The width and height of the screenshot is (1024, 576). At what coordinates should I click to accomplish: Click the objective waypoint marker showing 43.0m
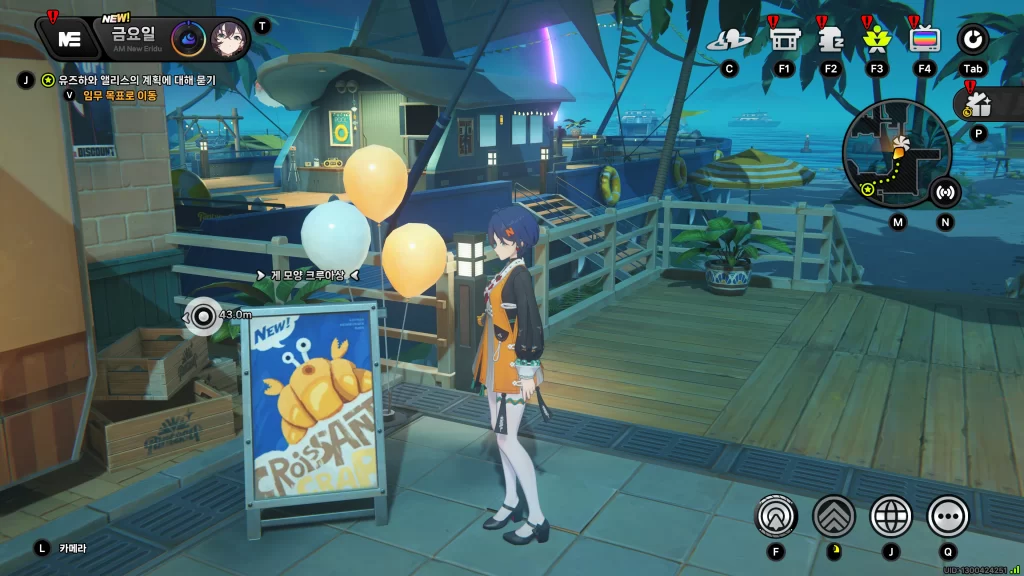coord(203,317)
